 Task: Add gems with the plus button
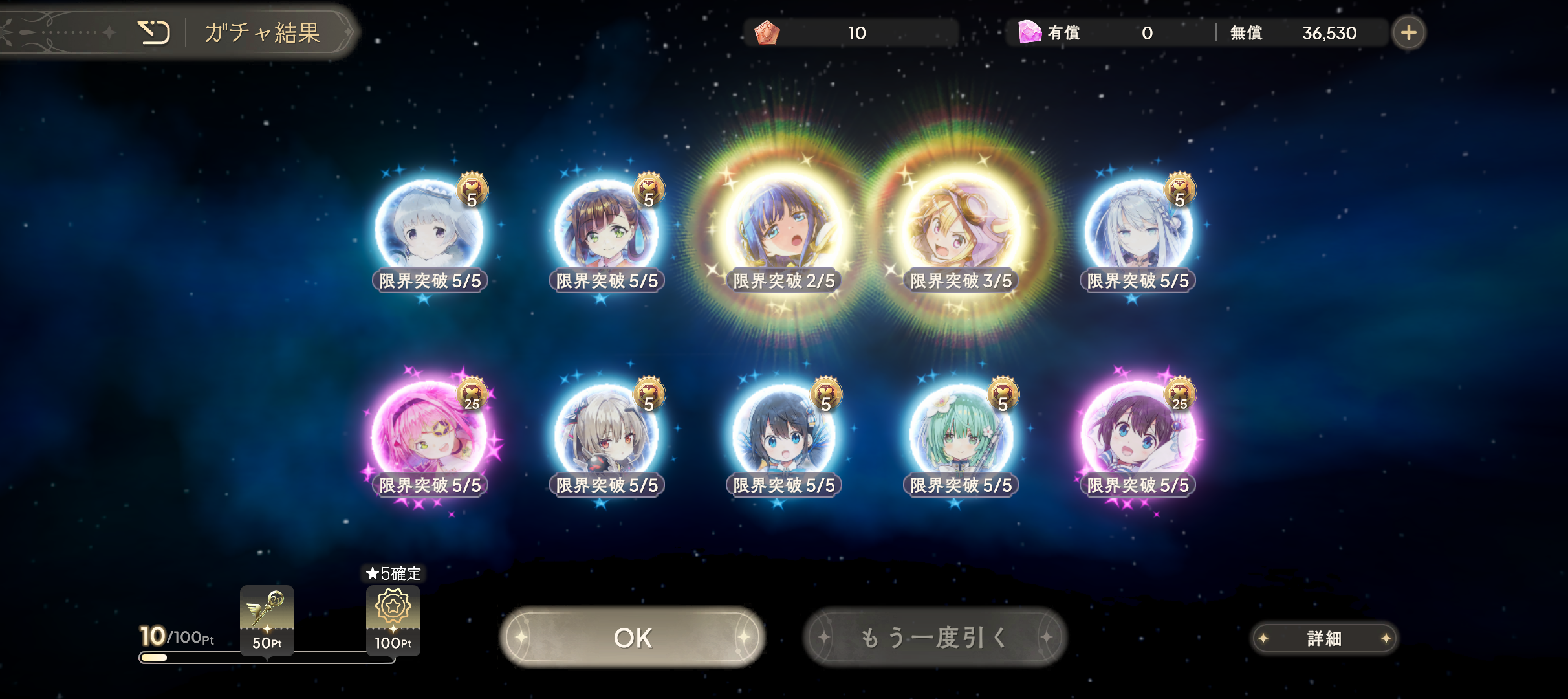click(1408, 32)
